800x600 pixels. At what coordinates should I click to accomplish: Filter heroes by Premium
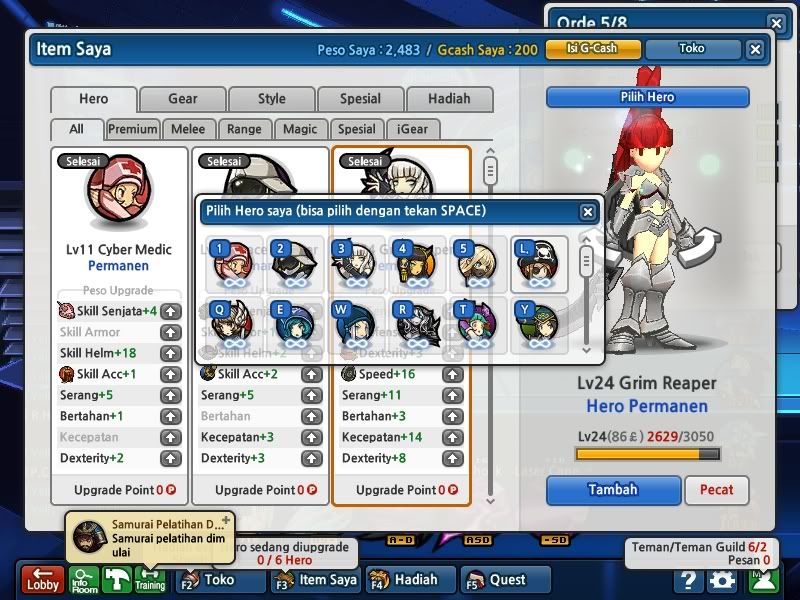tap(133, 129)
